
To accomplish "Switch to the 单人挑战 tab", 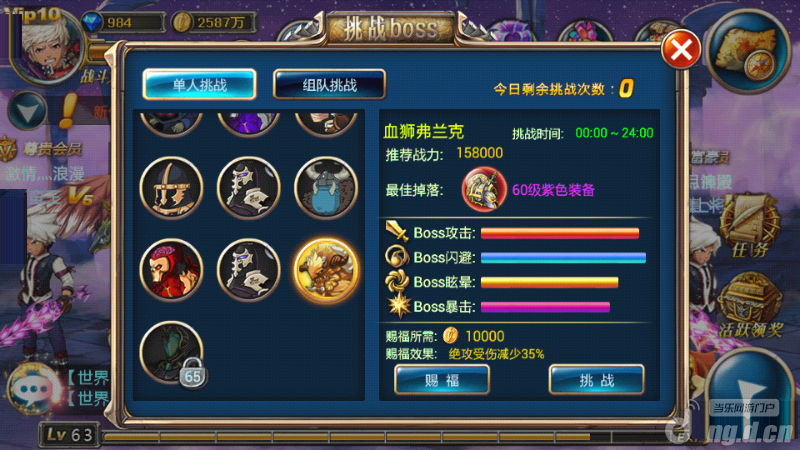I will point(199,85).
